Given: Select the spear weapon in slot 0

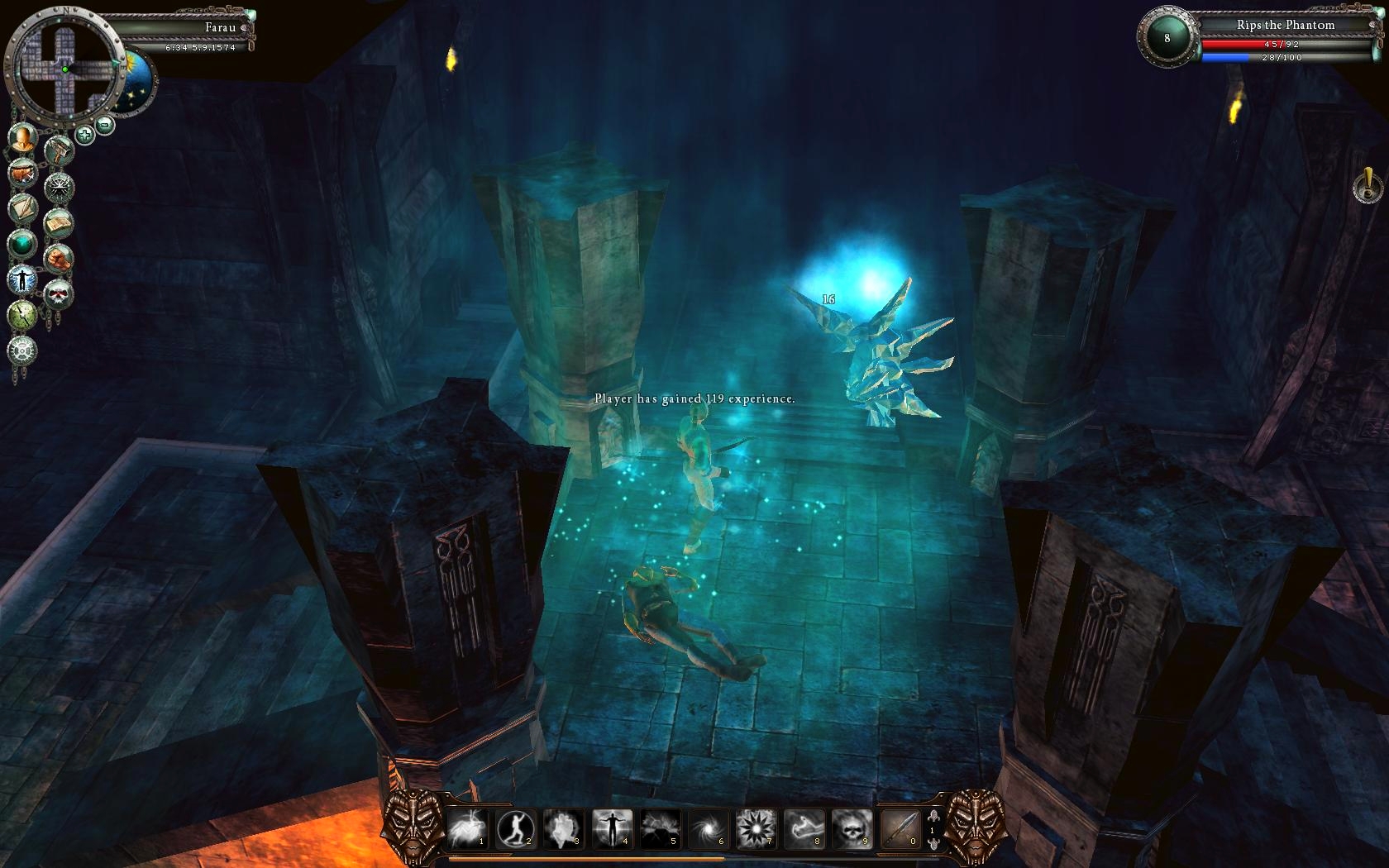Looking at the screenshot, I should (x=900, y=827).
